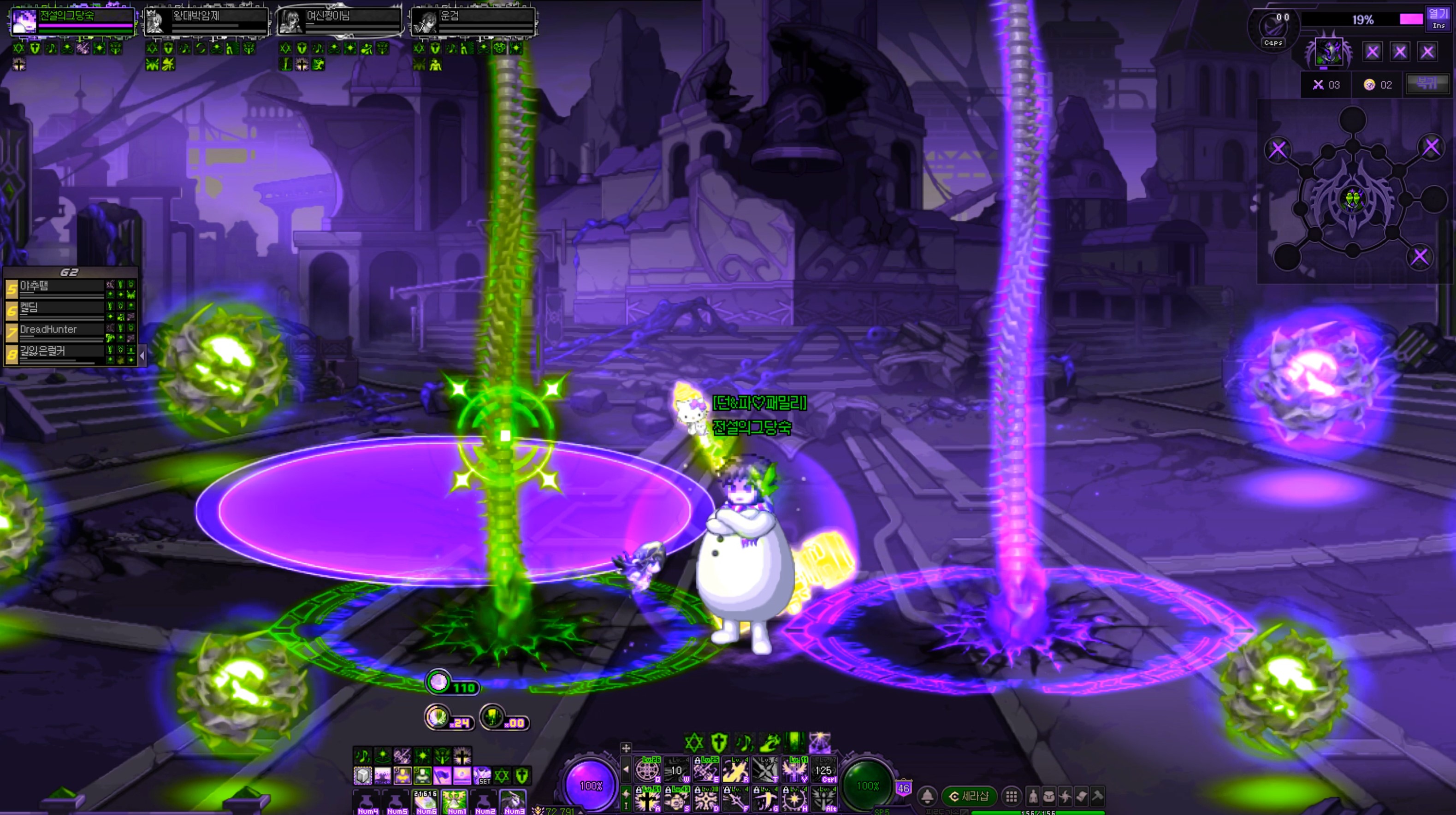Collapse the G2 raid group panel arrow
The height and width of the screenshot is (815, 1456).
[x=142, y=355]
